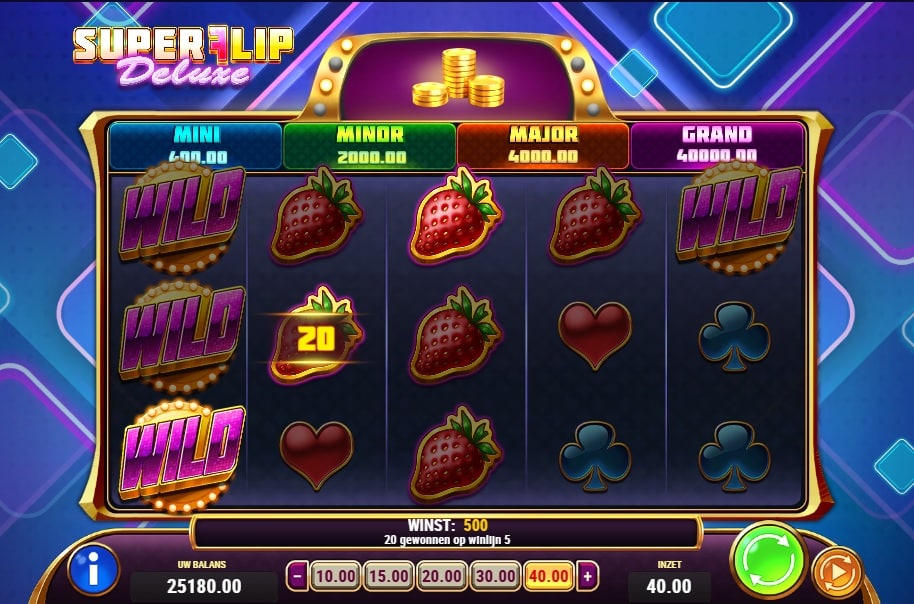
Task: Select the highlighted 40.00 bet
Action: coord(549,576)
